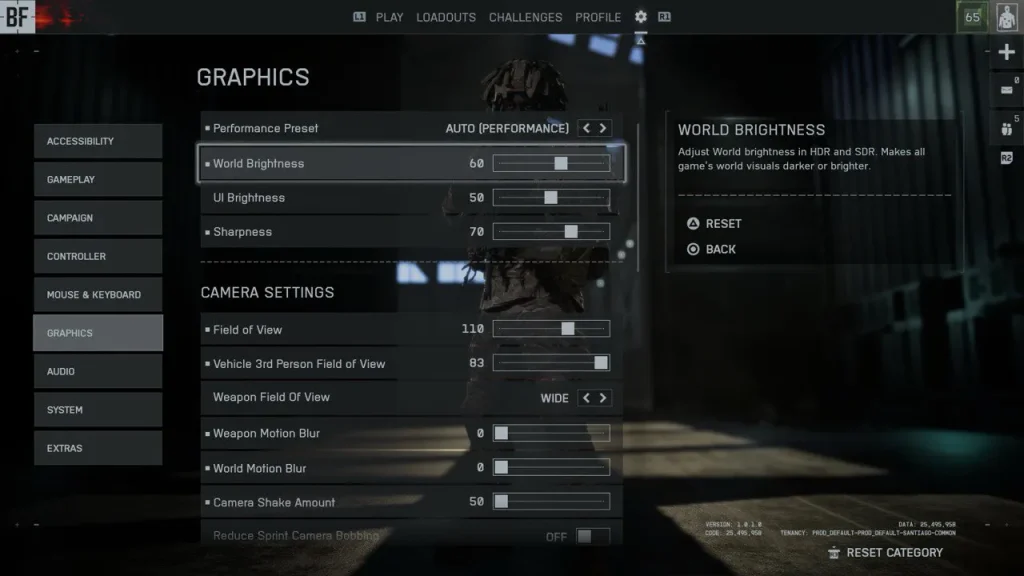1024x576 pixels.
Task: Switch to the Loadouts tab
Action: click(446, 17)
